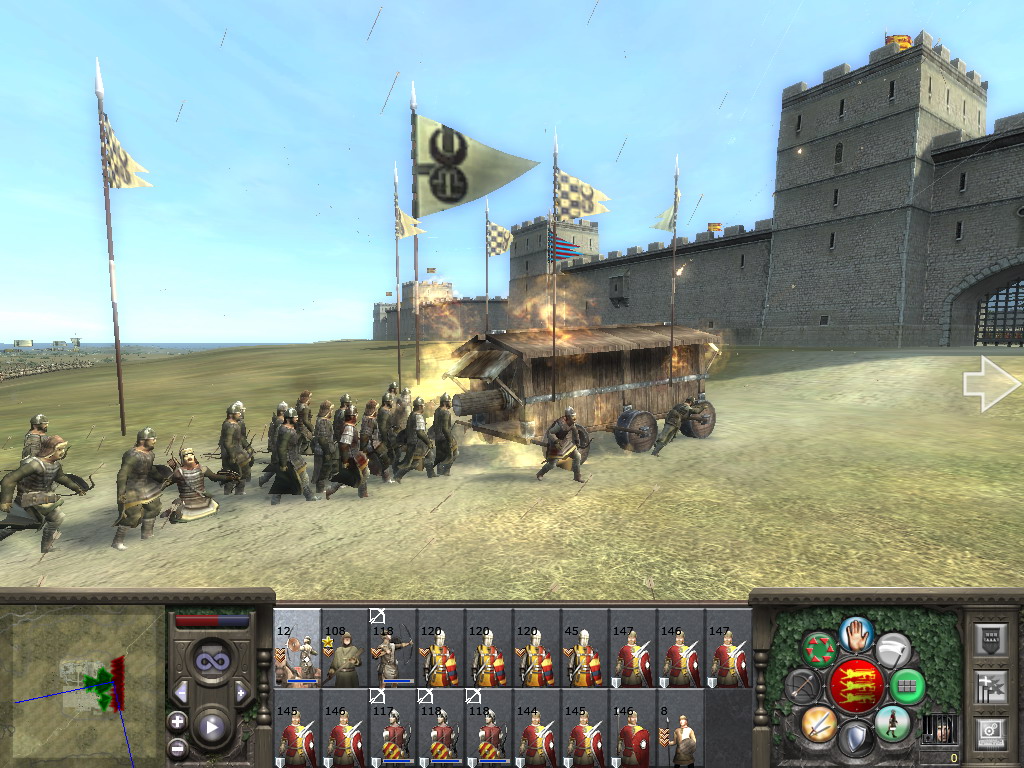Select the unit card with 144 soldiers
The height and width of the screenshot is (768, 1024).
click(537, 730)
